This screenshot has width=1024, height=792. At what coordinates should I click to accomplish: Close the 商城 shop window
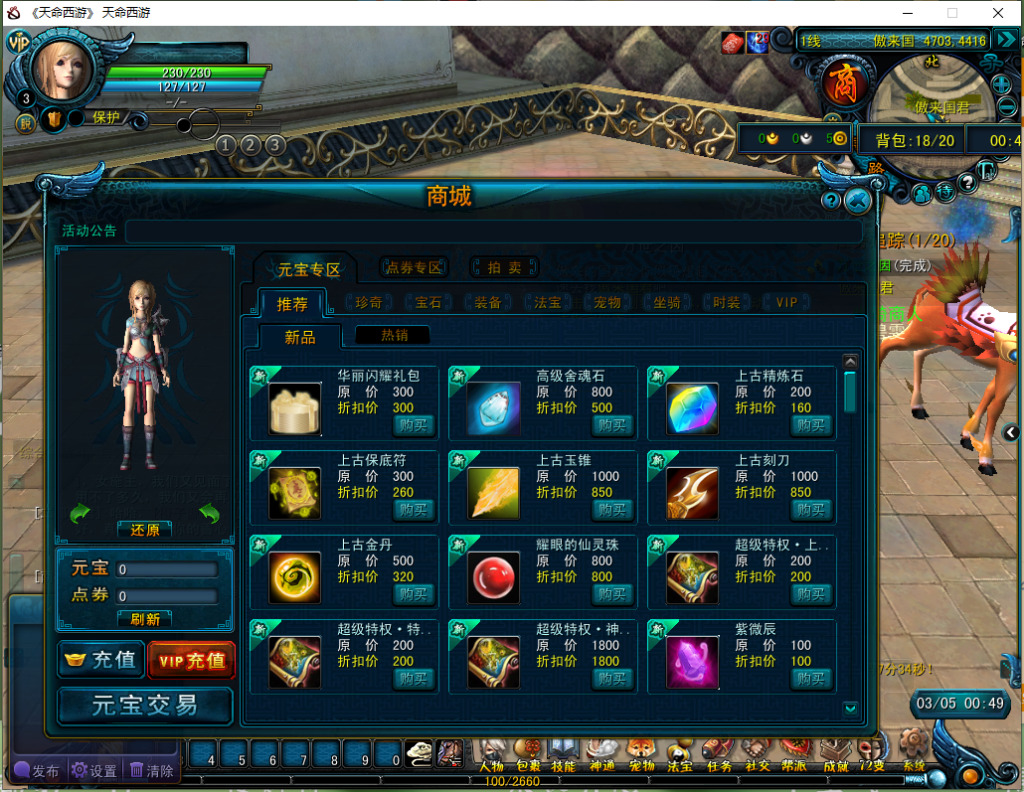pos(857,201)
